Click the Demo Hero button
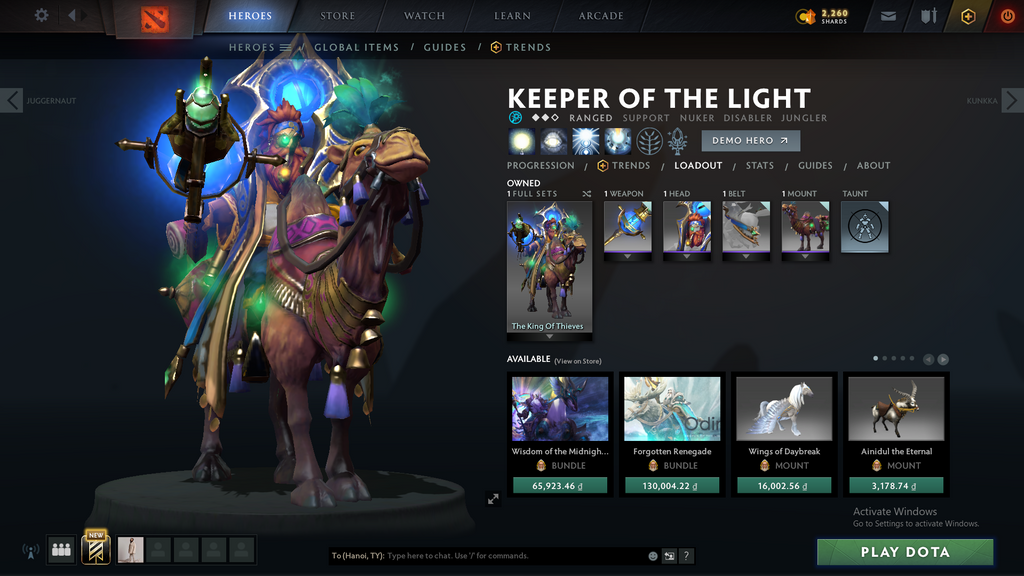The image size is (1024, 576). 750,141
